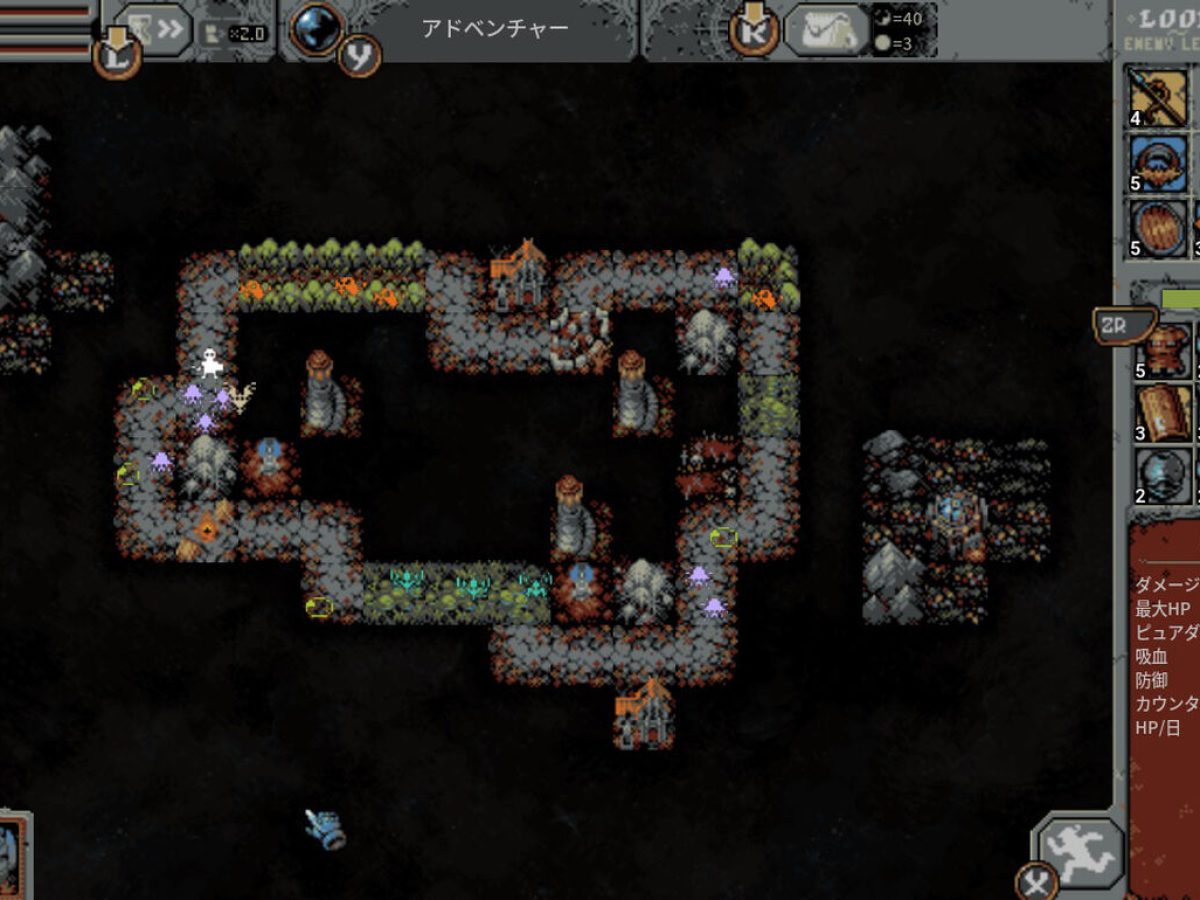Click the running man retreat button
This screenshot has width=1200, height=900.
tap(1081, 852)
